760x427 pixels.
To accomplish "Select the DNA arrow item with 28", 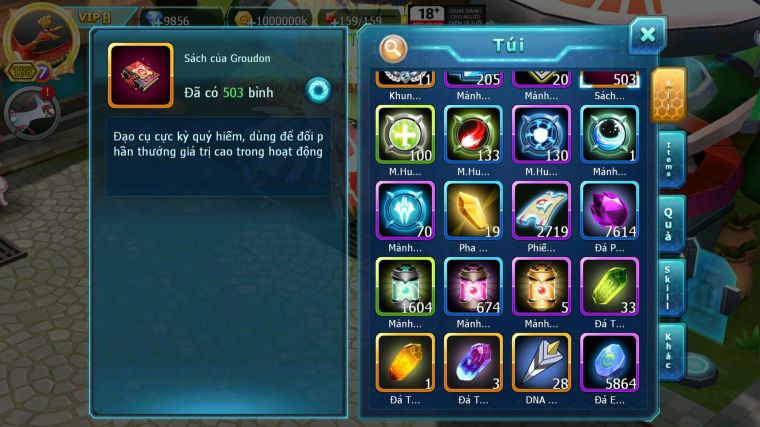I will [541, 362].
